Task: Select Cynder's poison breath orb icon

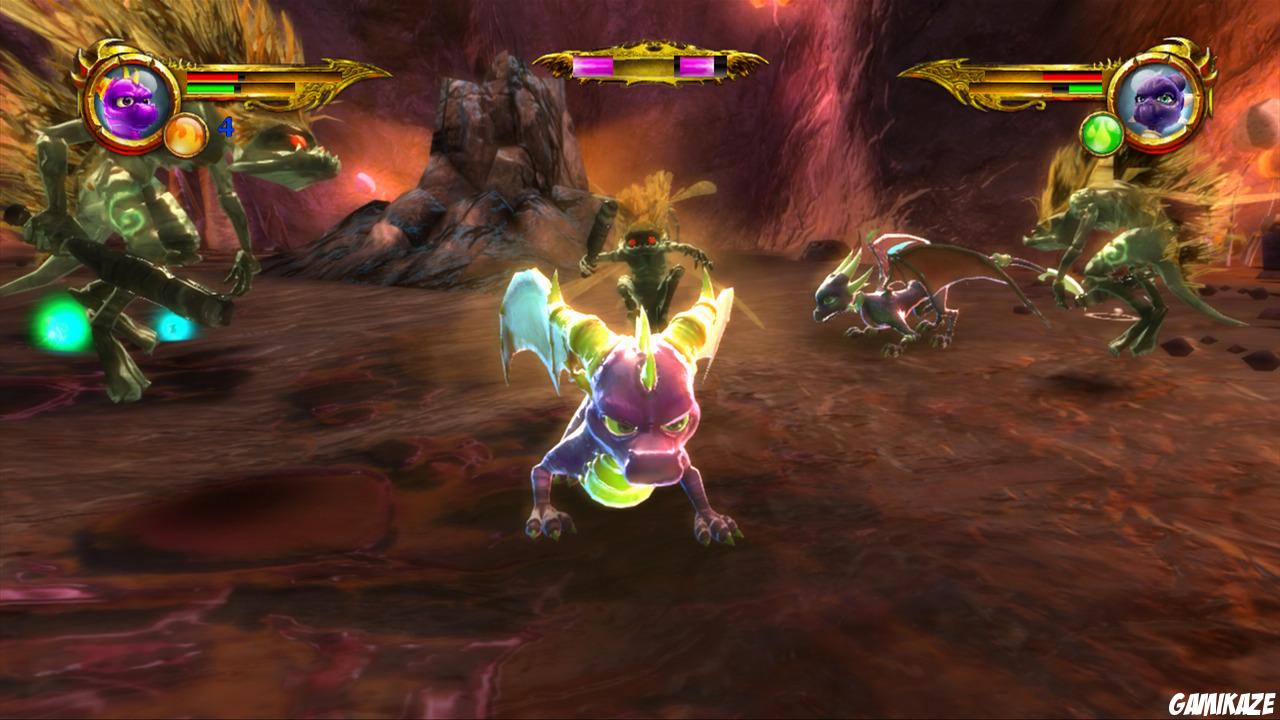Action: pos(1102,134)
